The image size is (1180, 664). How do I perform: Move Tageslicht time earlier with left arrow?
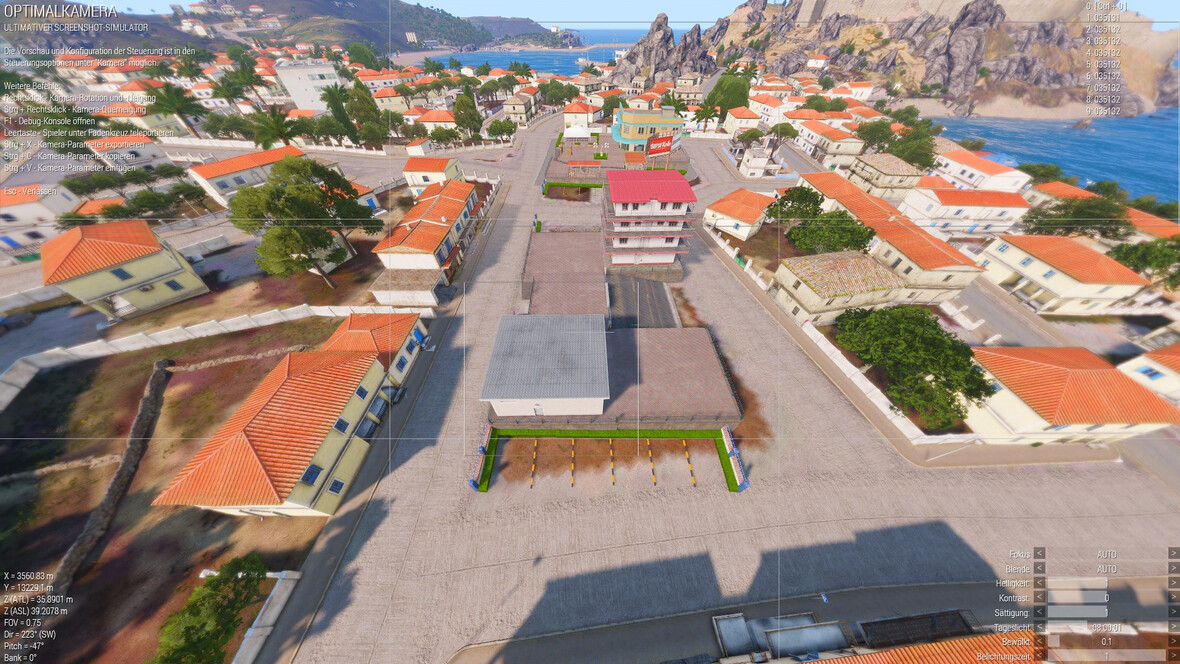(1039, 627)
